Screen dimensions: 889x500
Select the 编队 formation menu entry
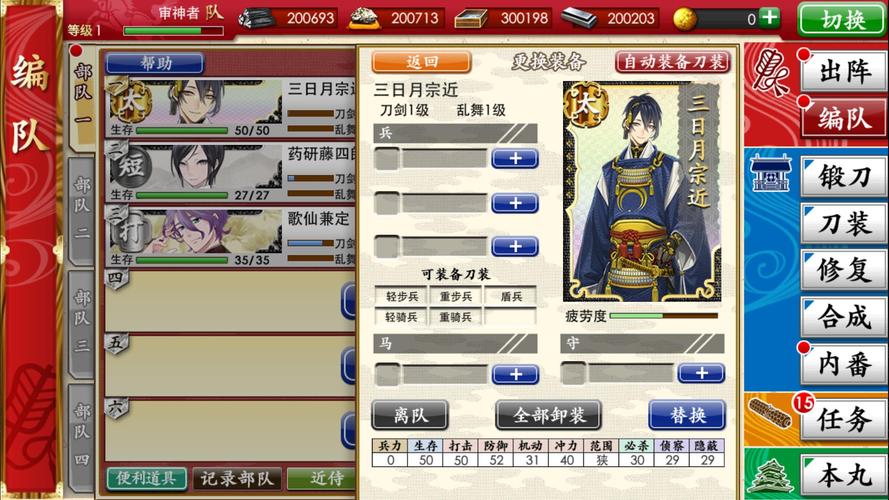843,119
